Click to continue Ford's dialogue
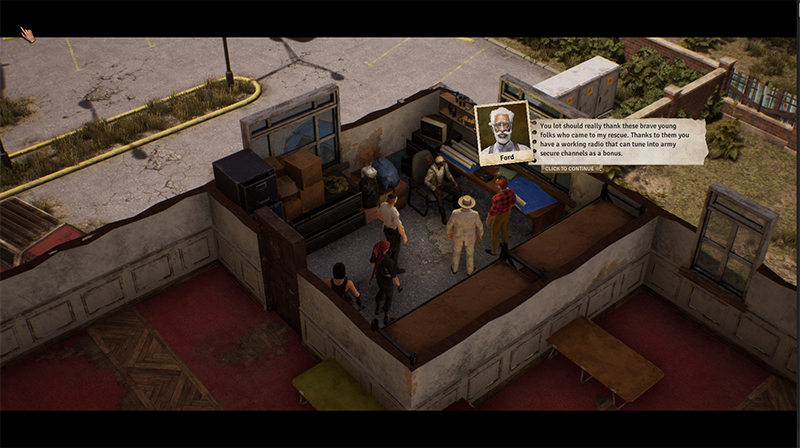800x448 pixels. coord(571,168)
